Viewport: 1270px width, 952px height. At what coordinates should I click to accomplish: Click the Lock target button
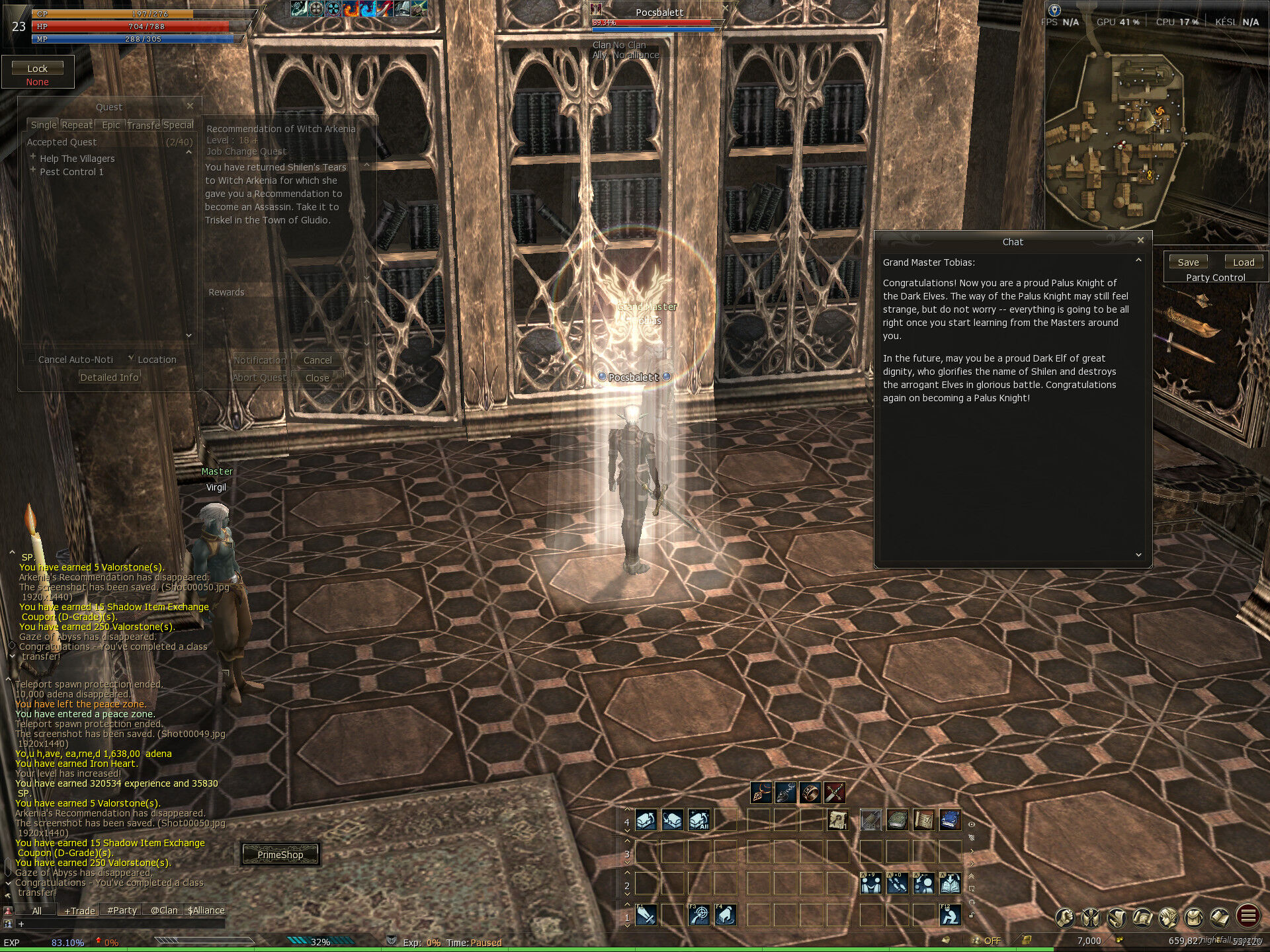37,68
